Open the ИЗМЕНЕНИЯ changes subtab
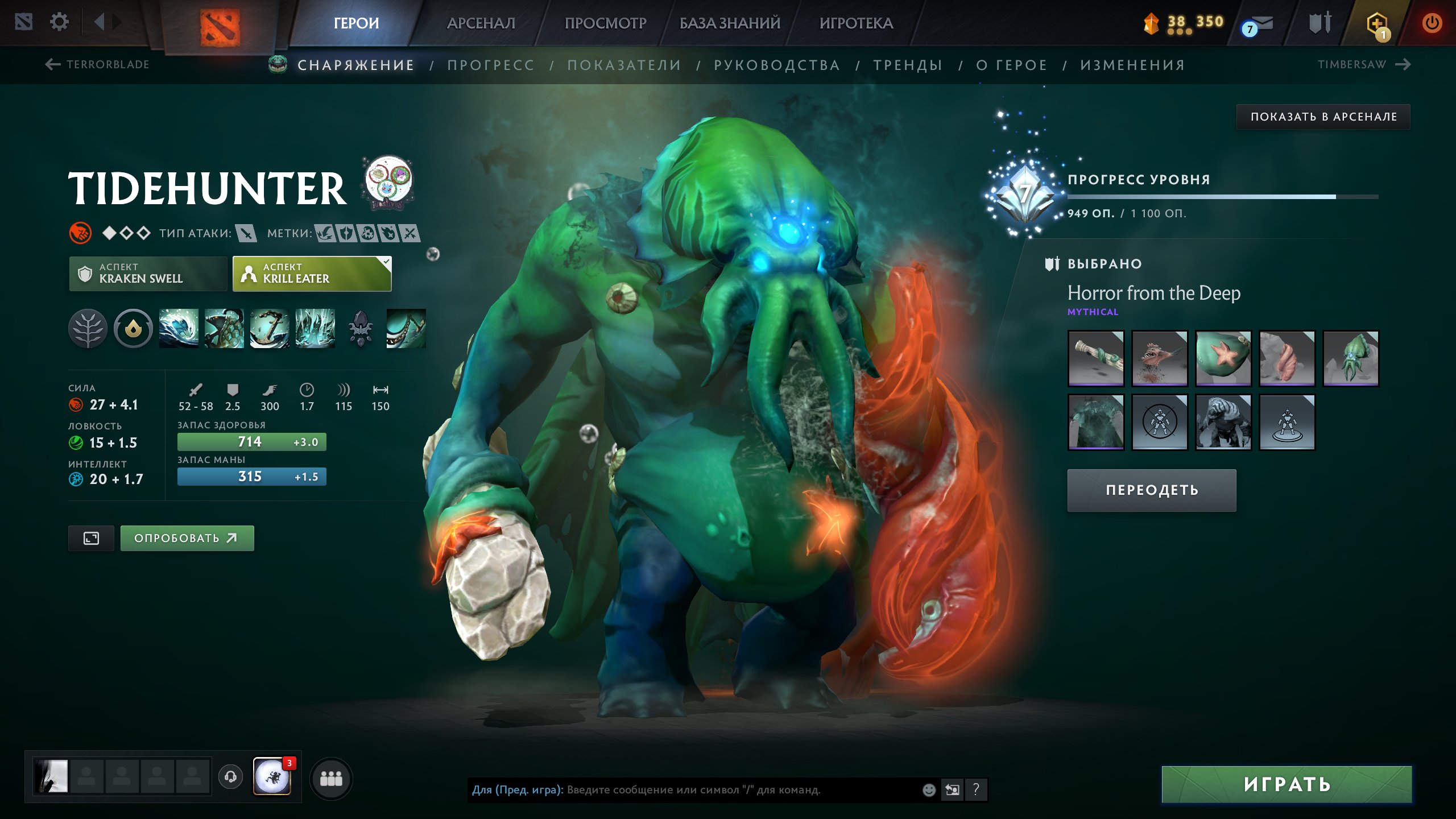 click(x=1132, y=65)
